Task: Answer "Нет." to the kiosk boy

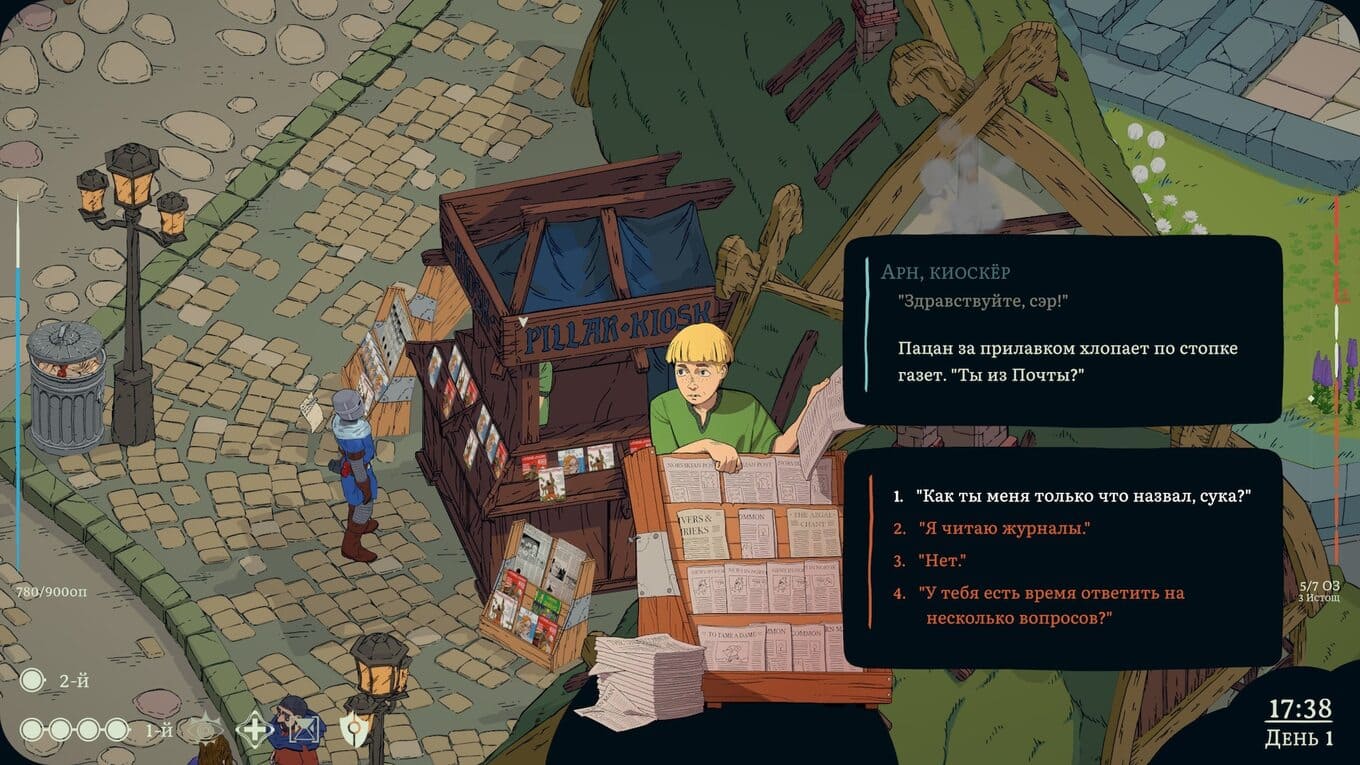Action: tap(942, 561)
